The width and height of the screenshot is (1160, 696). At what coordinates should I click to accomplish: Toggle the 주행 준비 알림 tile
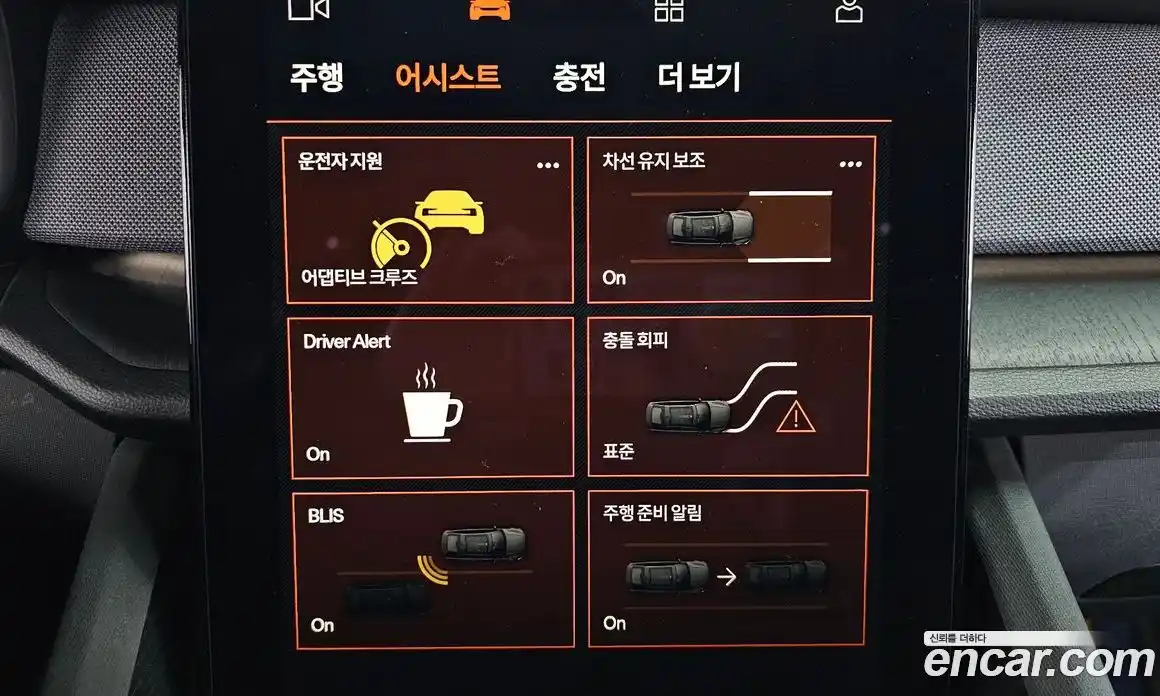pos(727,569)
